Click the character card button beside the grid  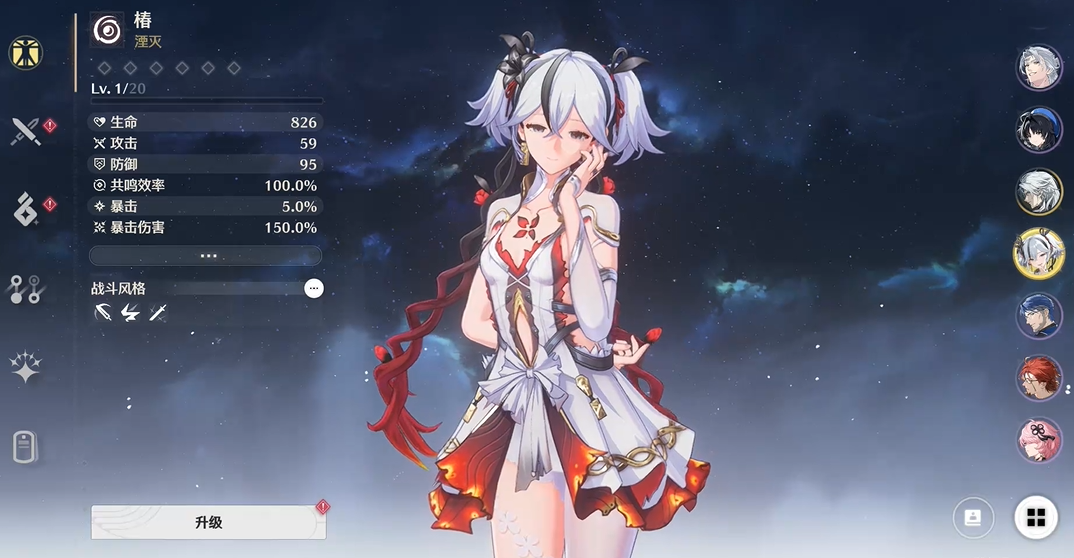coord(973,517)
